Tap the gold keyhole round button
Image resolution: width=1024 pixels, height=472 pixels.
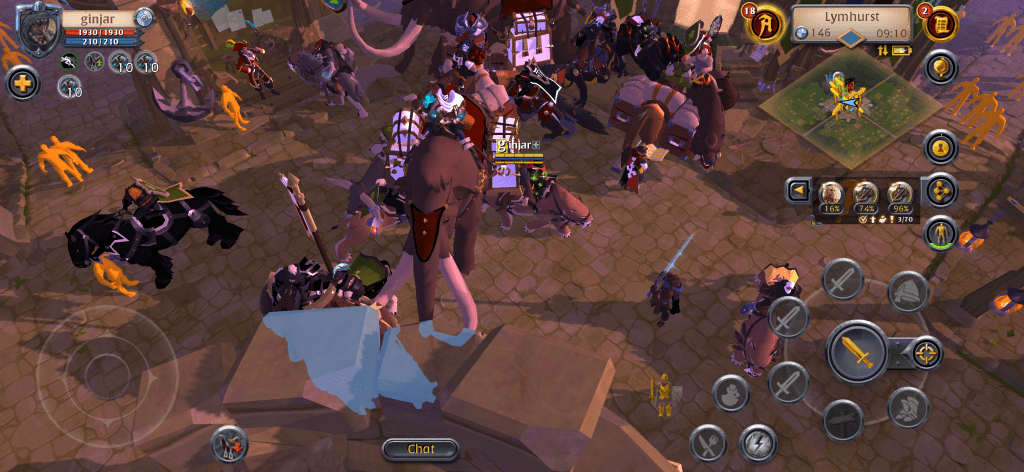click(940, 148)
